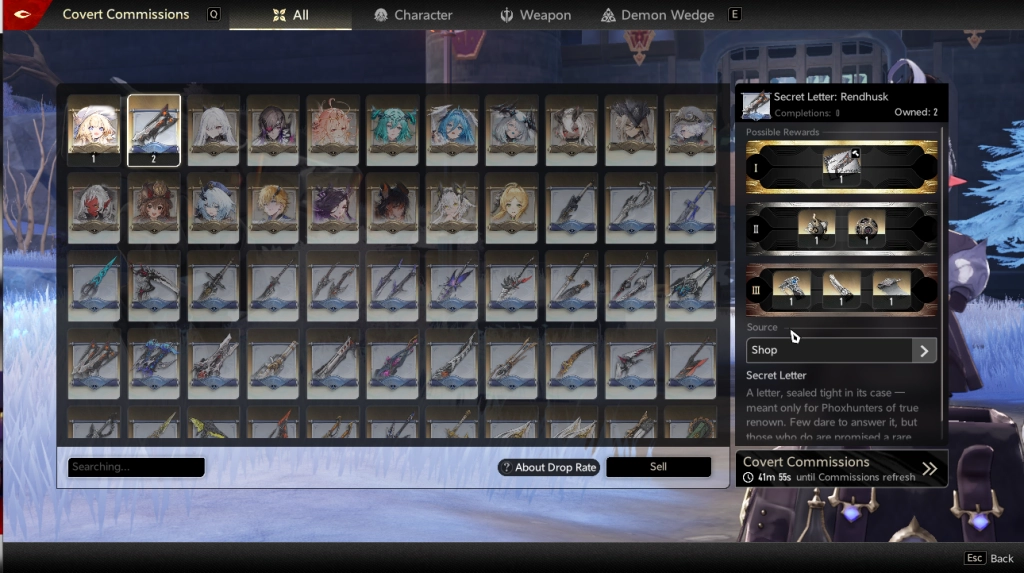Choose the teal twin-tail character letter

click(x=393, y=130)
